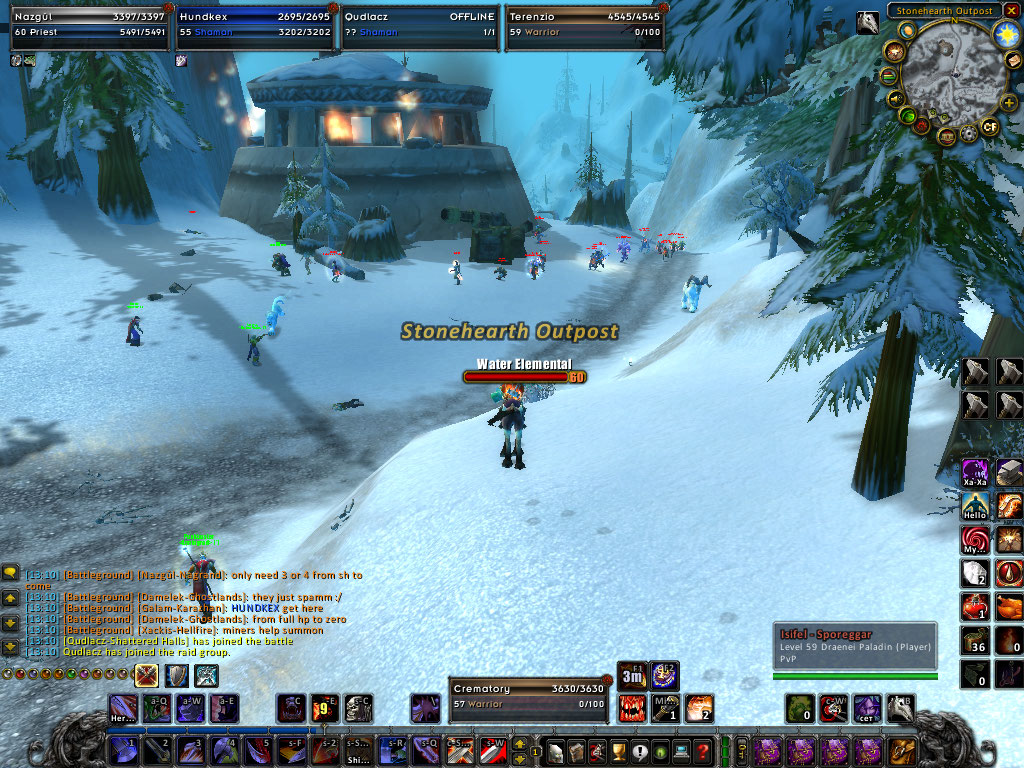Use the red healing potion slot
1024x768 pixels.
[x=975, y=606]
